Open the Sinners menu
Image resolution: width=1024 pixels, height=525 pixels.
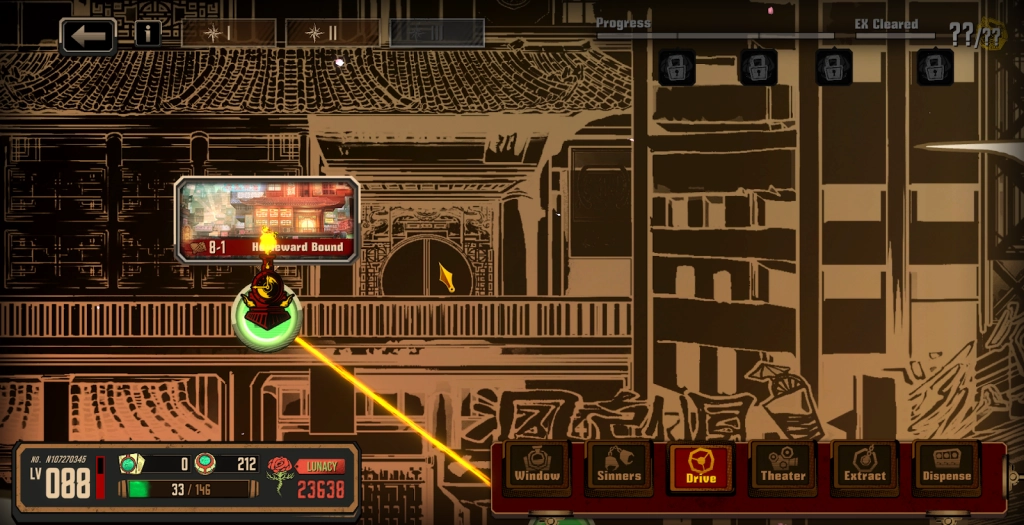pos(619,467)
